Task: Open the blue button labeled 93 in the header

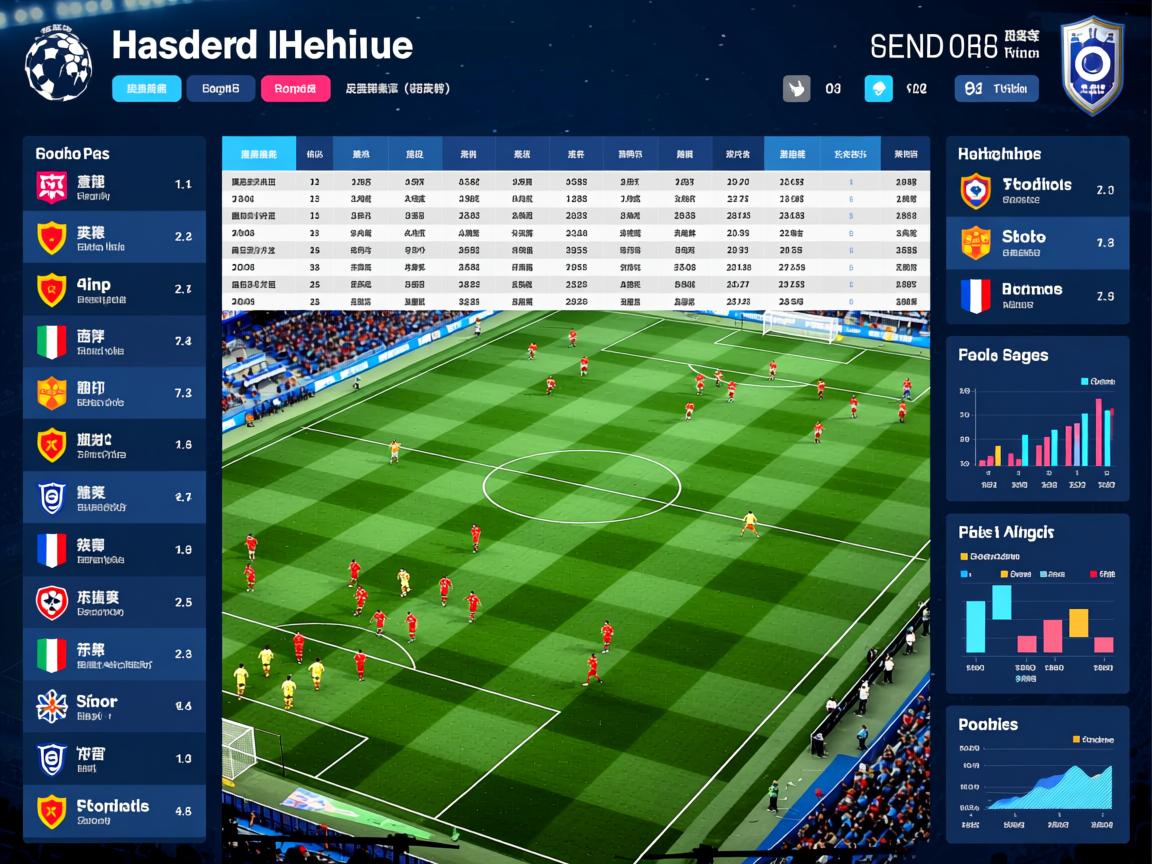Action: tap(996, 88)
